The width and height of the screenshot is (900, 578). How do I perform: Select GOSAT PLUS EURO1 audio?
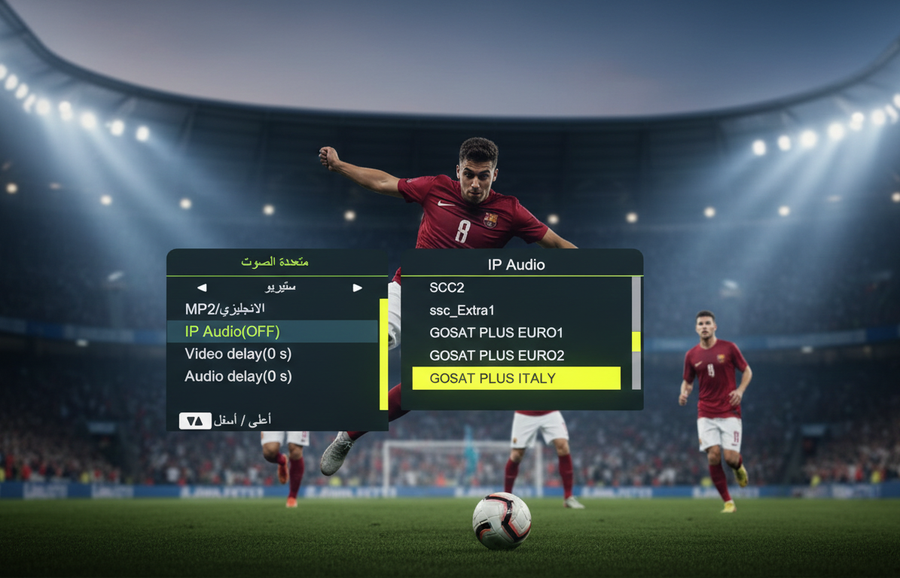click(496, 332)
